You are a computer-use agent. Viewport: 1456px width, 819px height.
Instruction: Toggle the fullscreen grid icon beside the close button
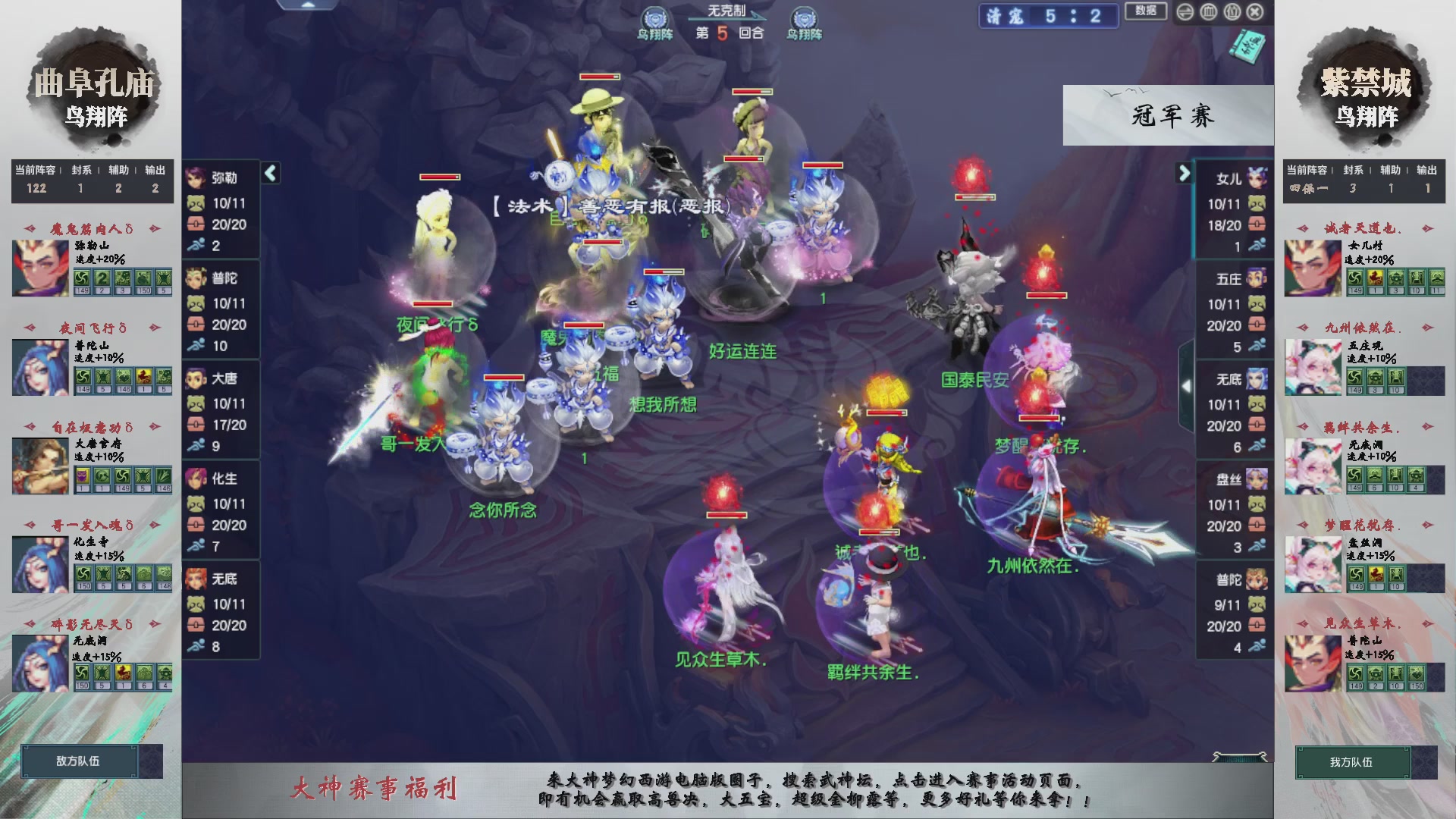point(1232,12)
